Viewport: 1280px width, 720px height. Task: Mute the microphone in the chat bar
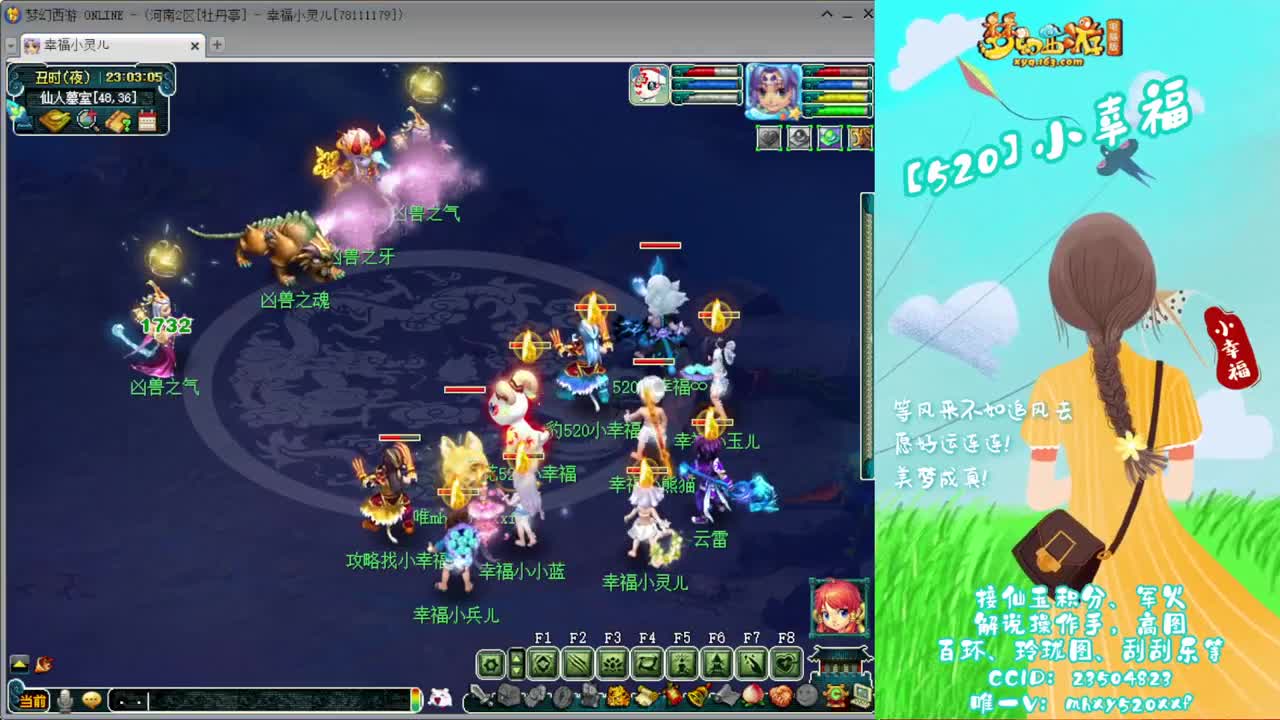tap(63, 702)
